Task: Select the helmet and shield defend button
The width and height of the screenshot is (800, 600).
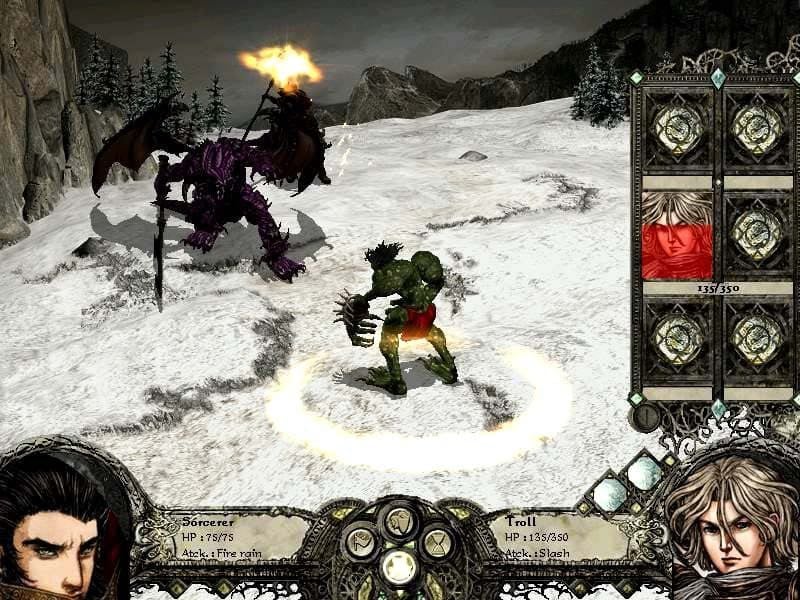Action: tap(400, 521)
